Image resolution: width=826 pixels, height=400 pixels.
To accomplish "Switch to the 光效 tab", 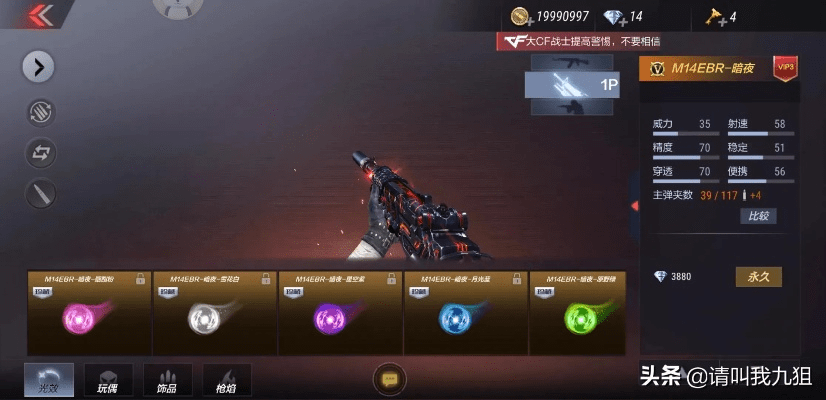I will [49, 380].
